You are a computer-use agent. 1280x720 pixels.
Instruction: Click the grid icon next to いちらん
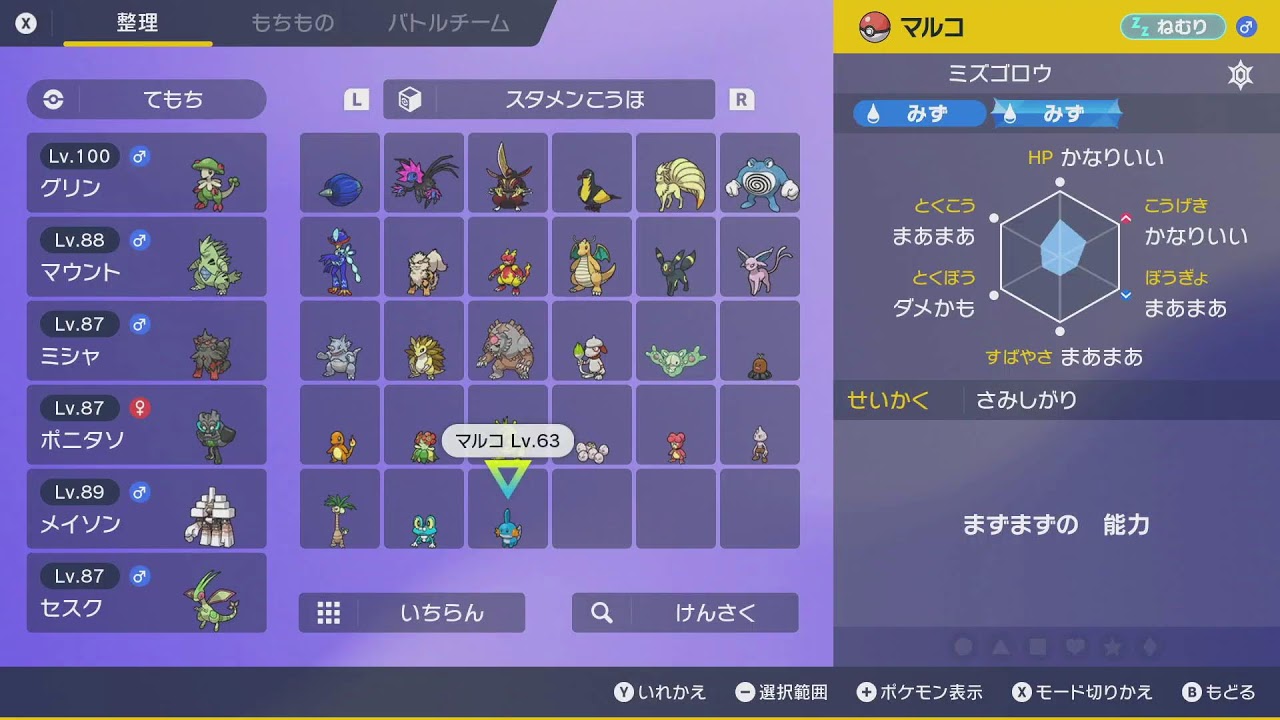(x=329, y=614)
